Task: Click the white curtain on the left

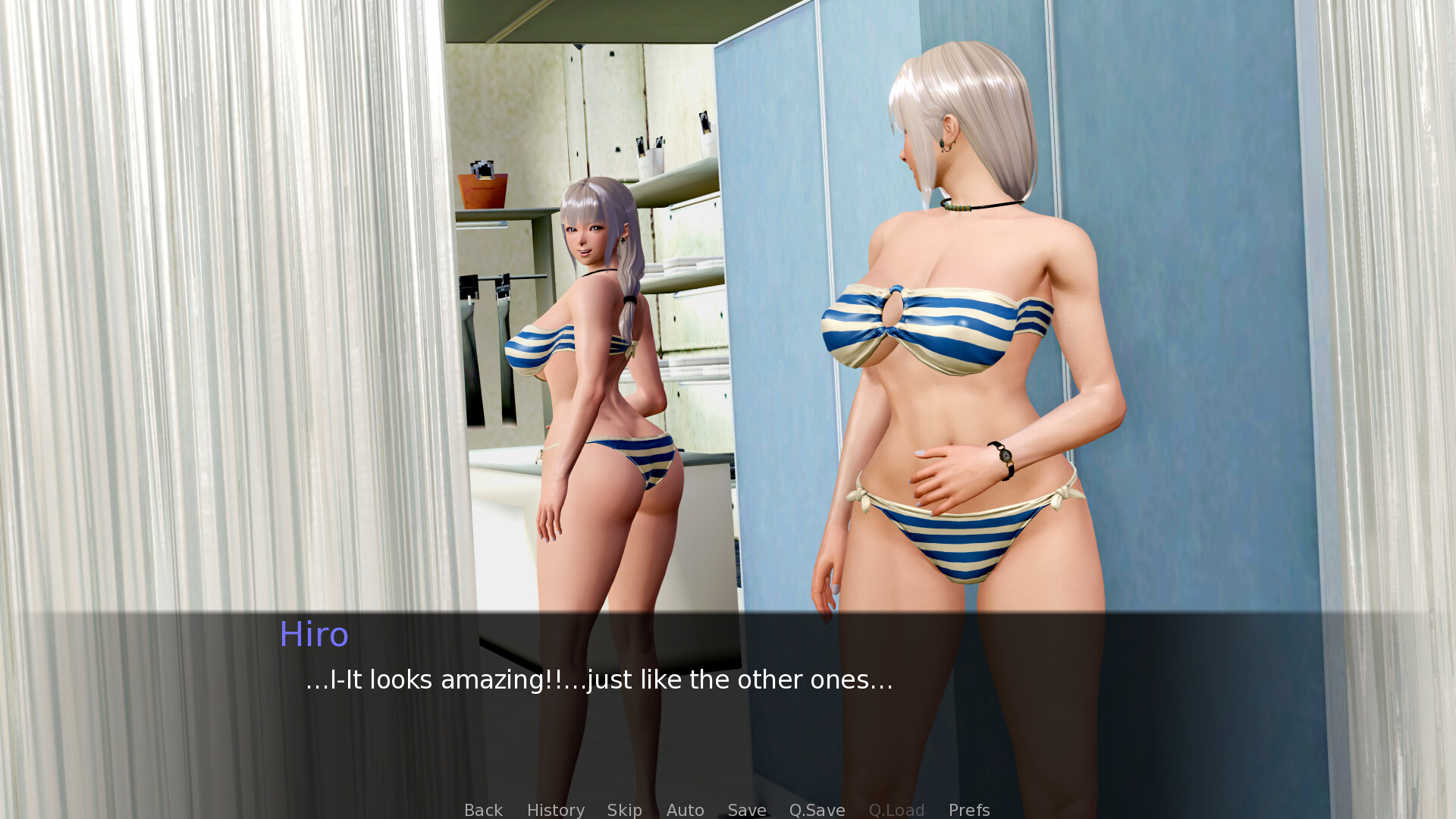Action: (190, 303)
